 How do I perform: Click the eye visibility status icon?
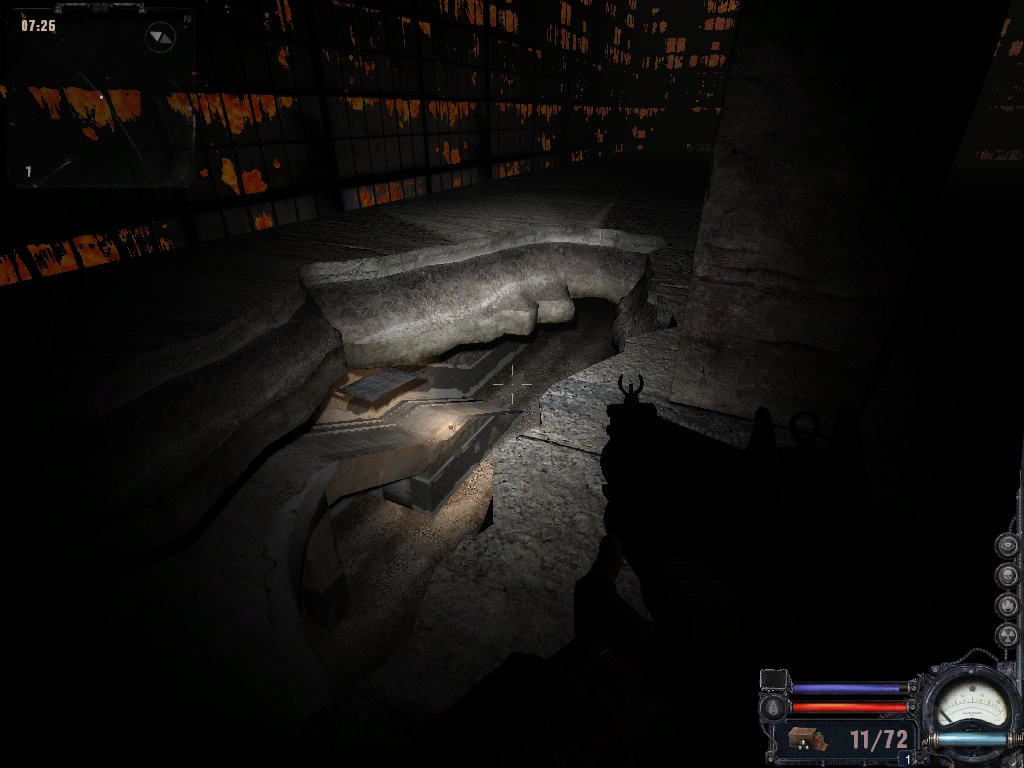(1006, 546)
